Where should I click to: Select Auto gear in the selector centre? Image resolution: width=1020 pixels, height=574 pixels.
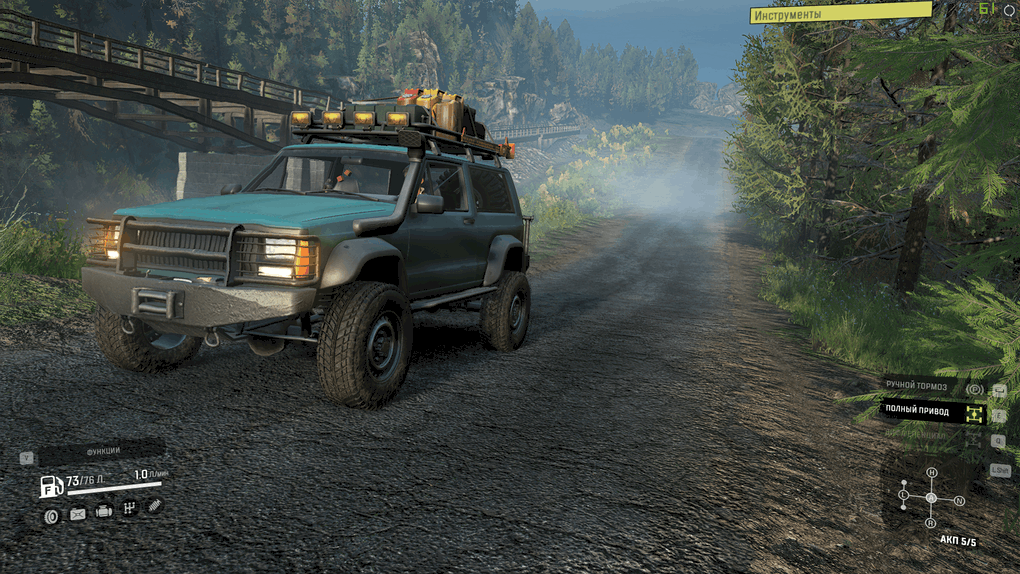931,497
